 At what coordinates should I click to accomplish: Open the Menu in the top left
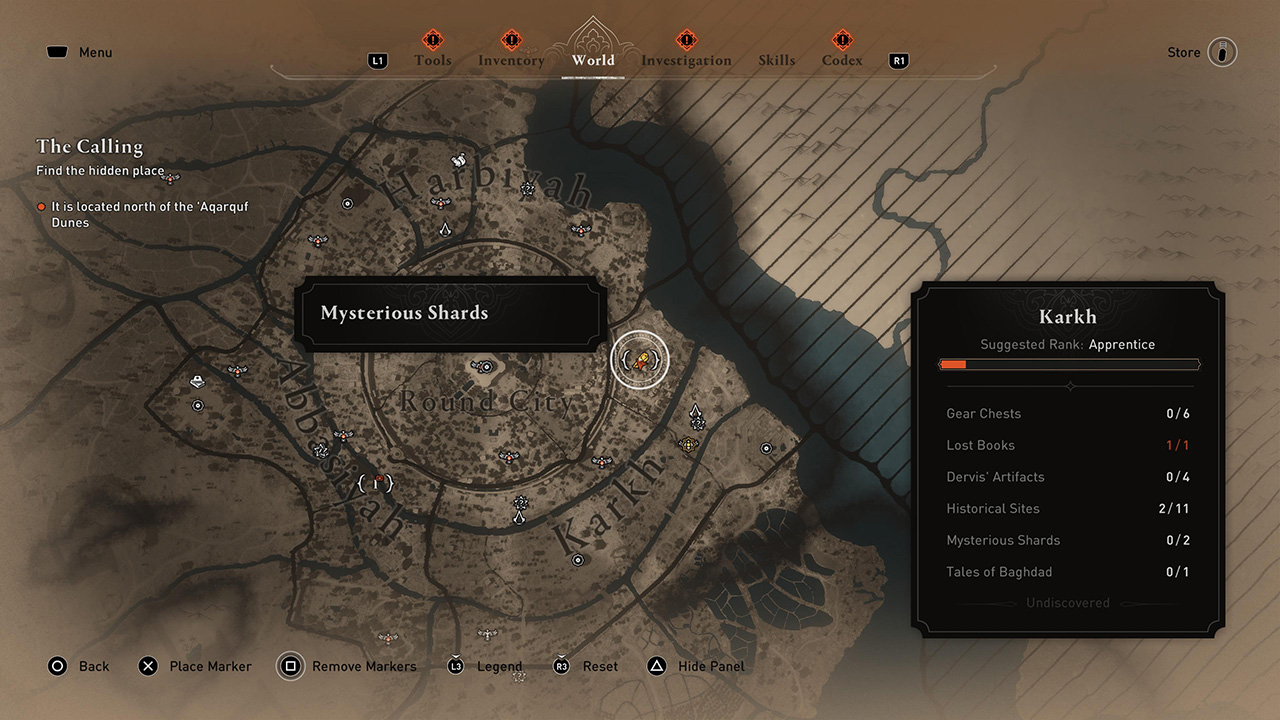click(78, 51)
